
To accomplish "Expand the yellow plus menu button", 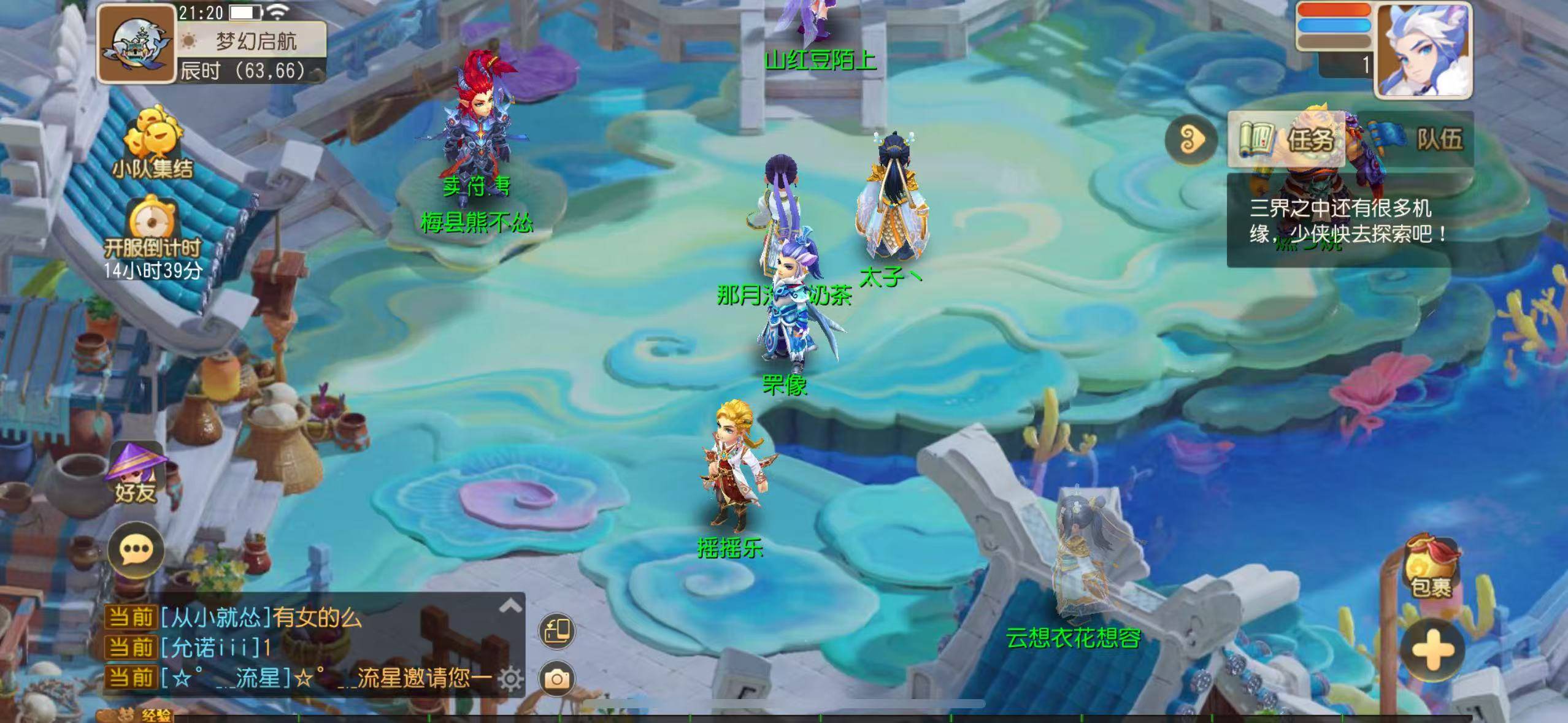I will point(1432,651).
